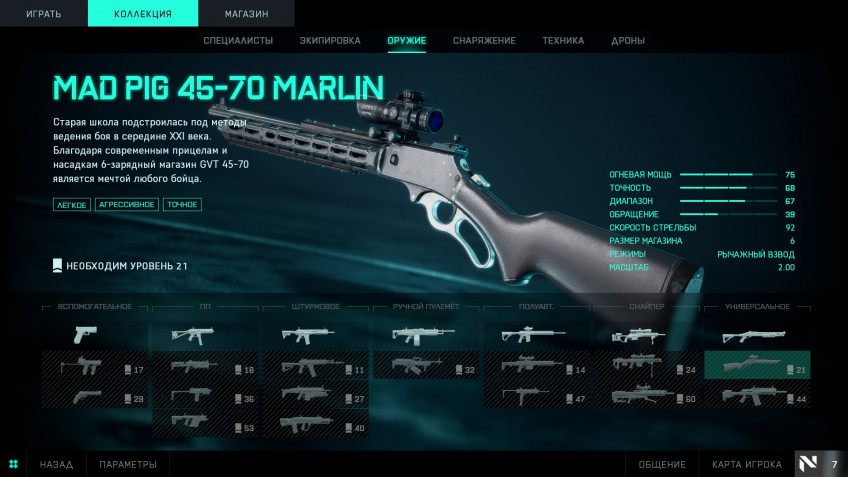Open ПАРАМЕТРЫ settings
Screen dimensions: 848x477
click(x=128, y=464)
